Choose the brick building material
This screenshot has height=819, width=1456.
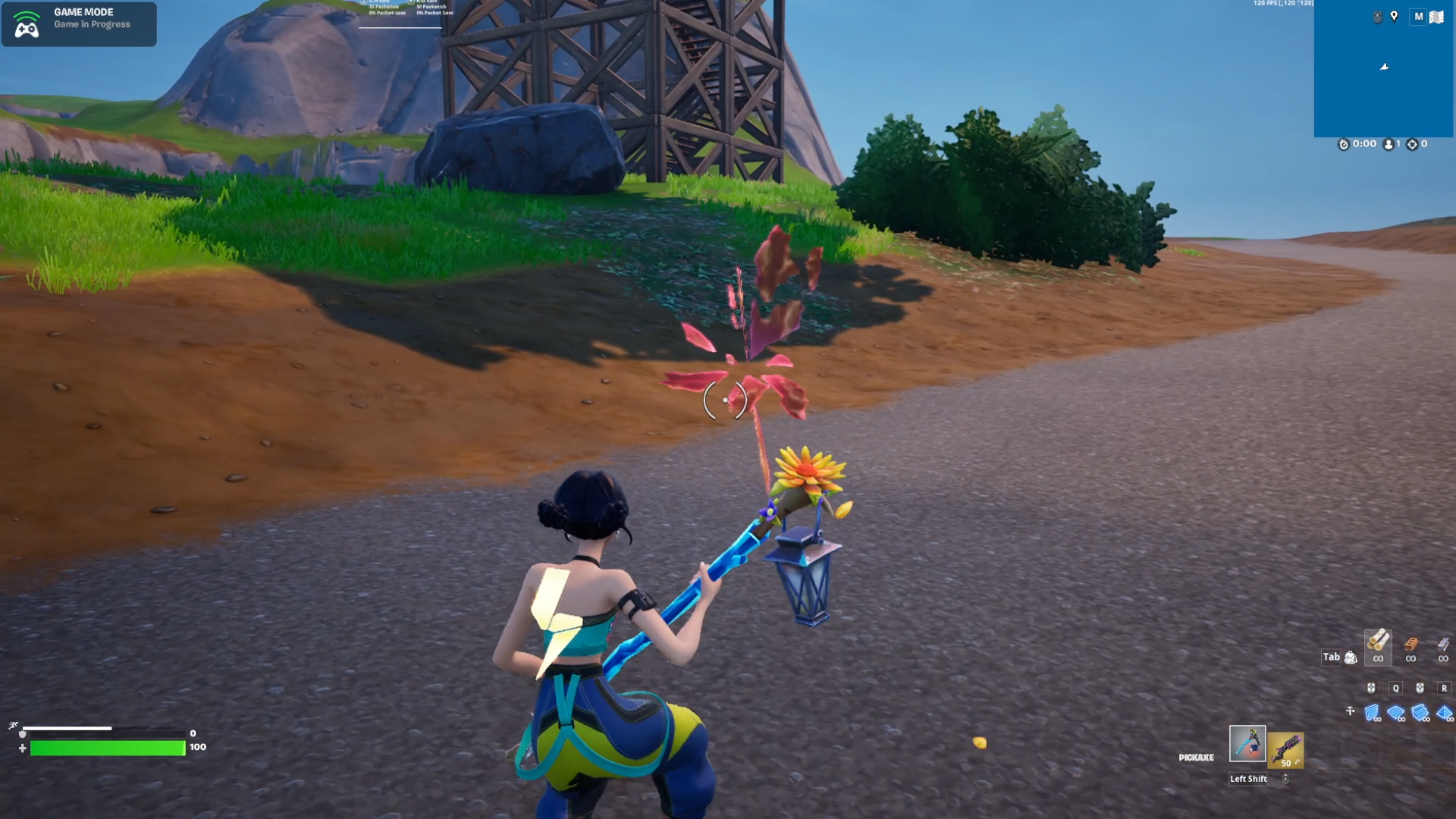click(1410, 645)
